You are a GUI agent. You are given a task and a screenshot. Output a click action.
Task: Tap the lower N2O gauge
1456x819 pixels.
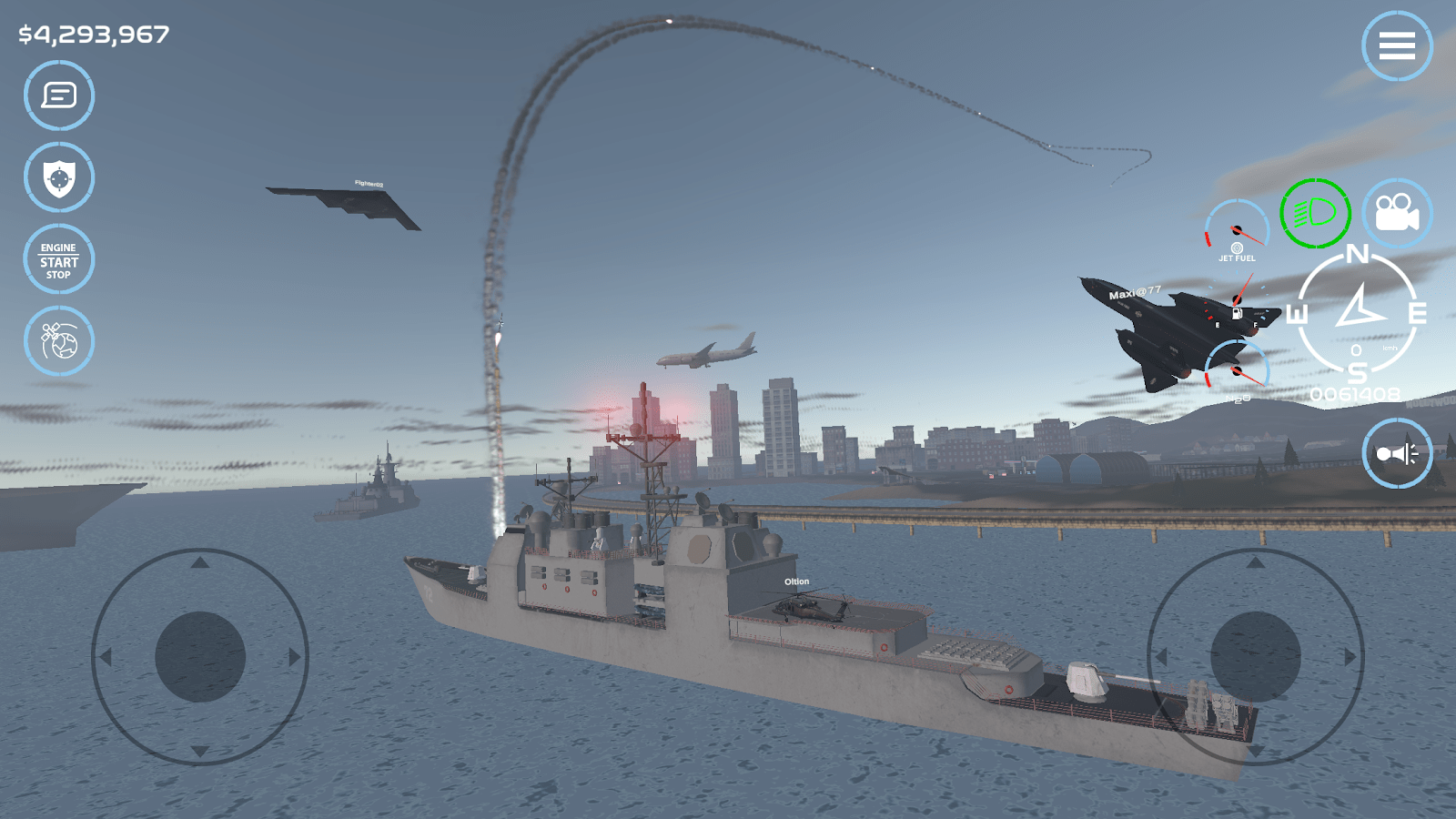click(1236, 369)
